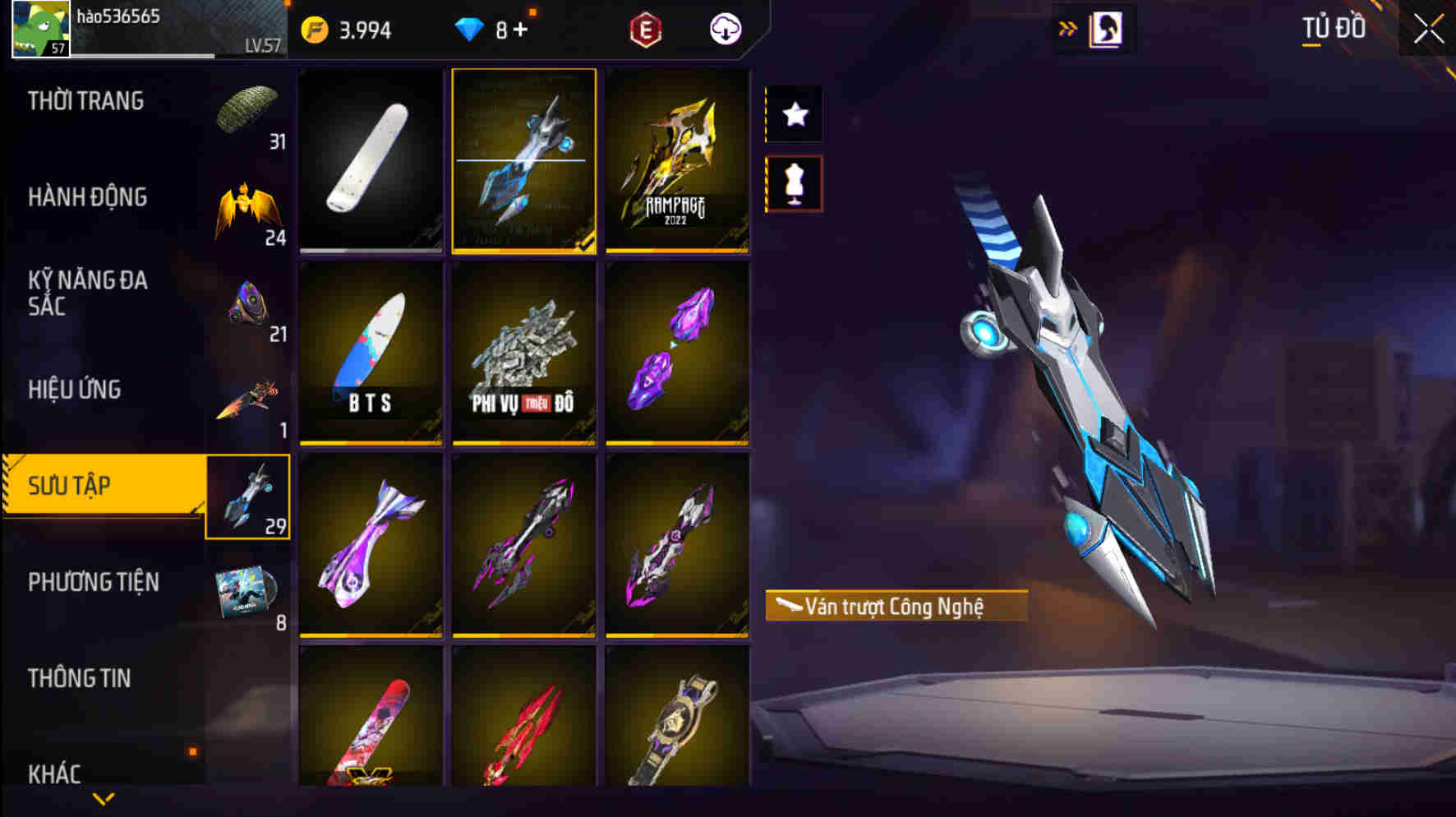Expand the purple skin variant arrow
This screenshot has height=817, width=1456.
674,345
